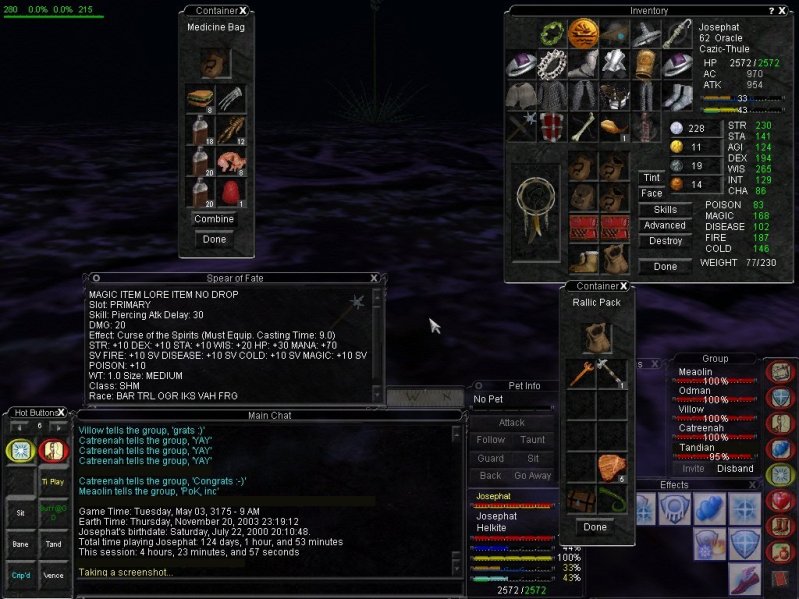Viewport: 799px width, 599px height.
Task: Click Done in the Rallic Pack container
Action: (595, 527)
